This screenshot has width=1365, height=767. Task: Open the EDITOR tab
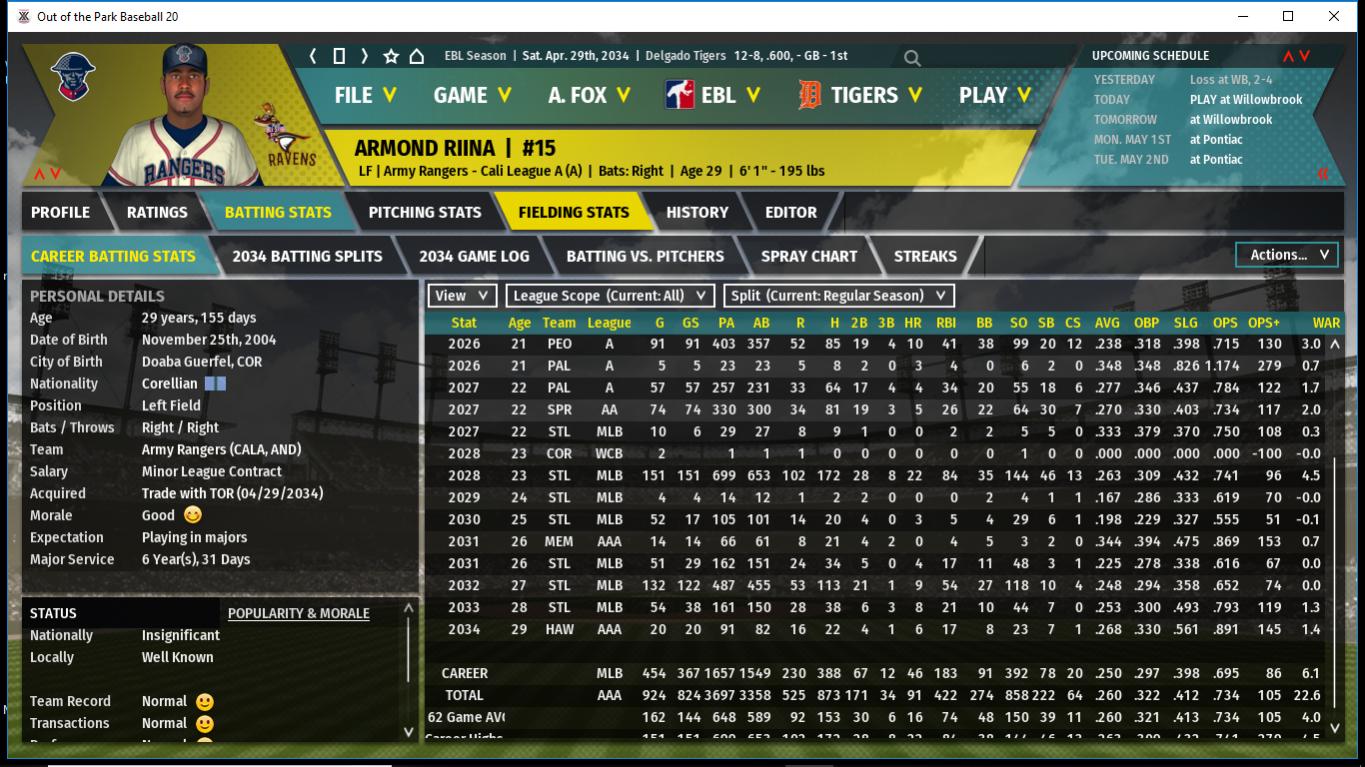(x=791, y=212)
